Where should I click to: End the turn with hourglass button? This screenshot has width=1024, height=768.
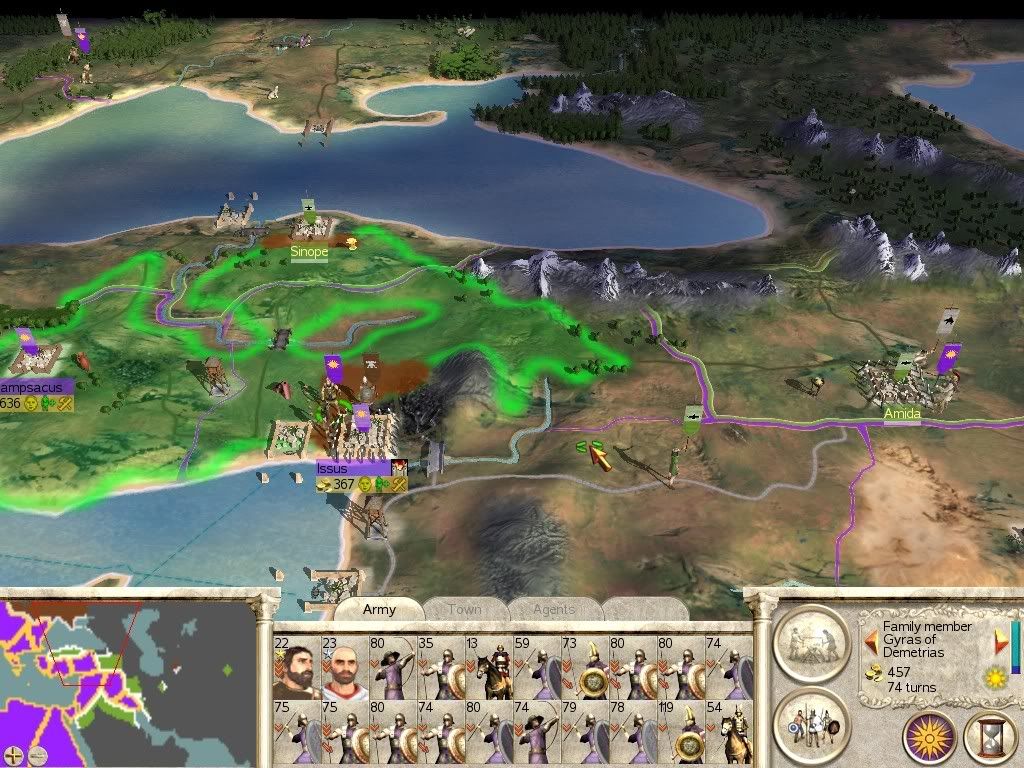coord(989,737)
